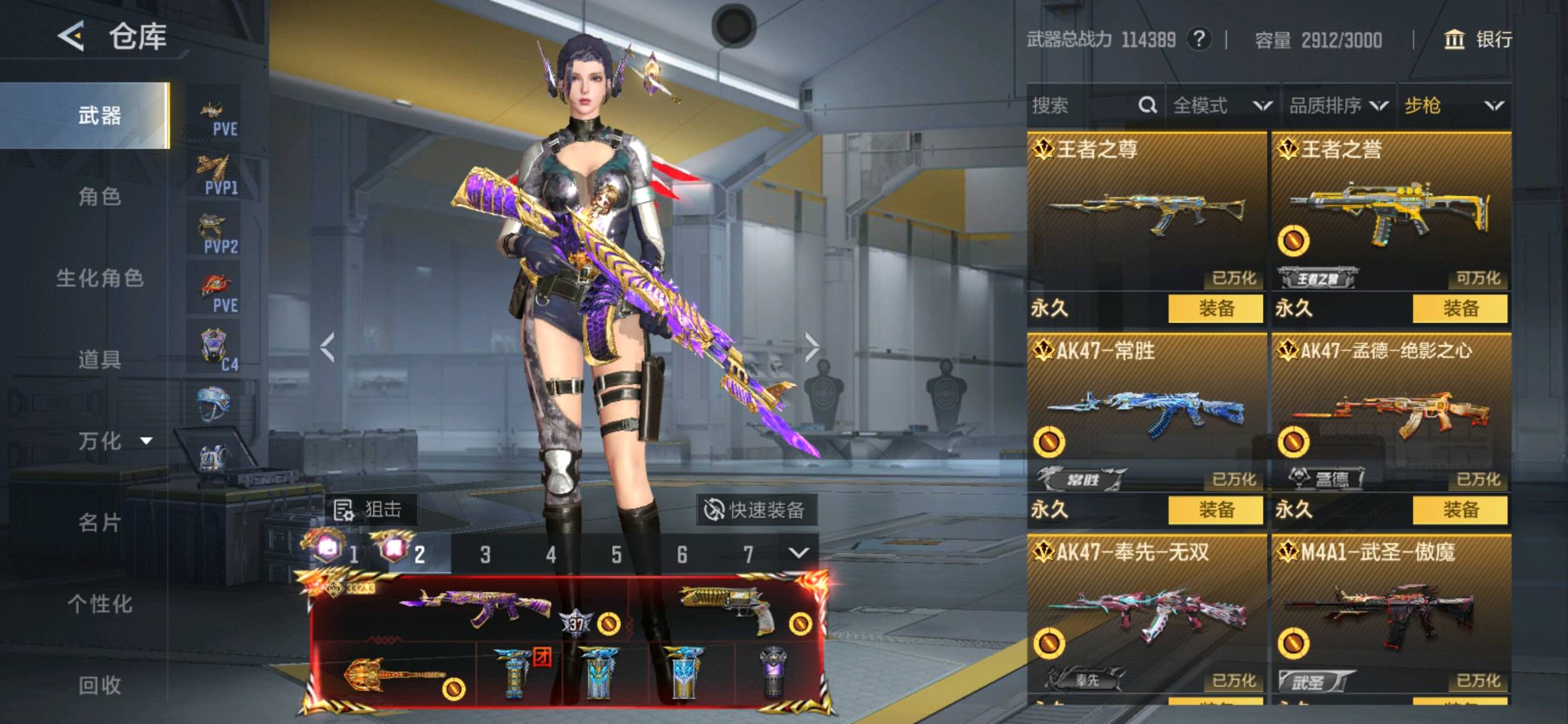This screenshot has height=724, width=1568.
Task: Open the 名片 section
Action: tap(99, 522)
